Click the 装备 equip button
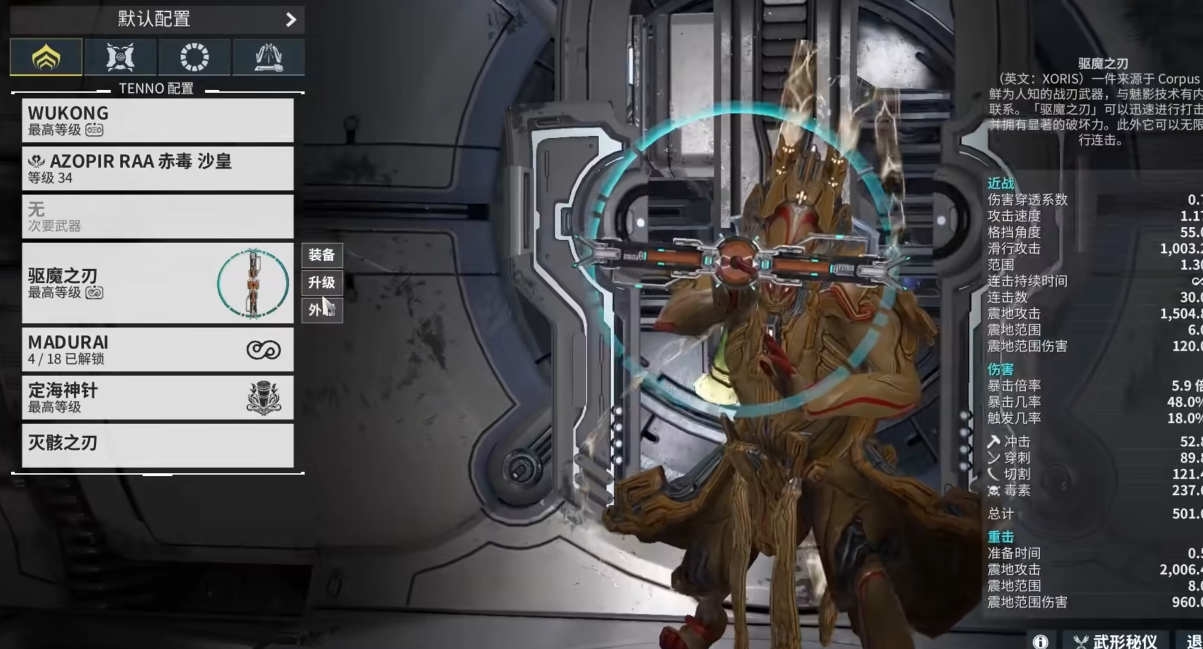Screen dimensions: 1203x649 (x=321, y=255)
